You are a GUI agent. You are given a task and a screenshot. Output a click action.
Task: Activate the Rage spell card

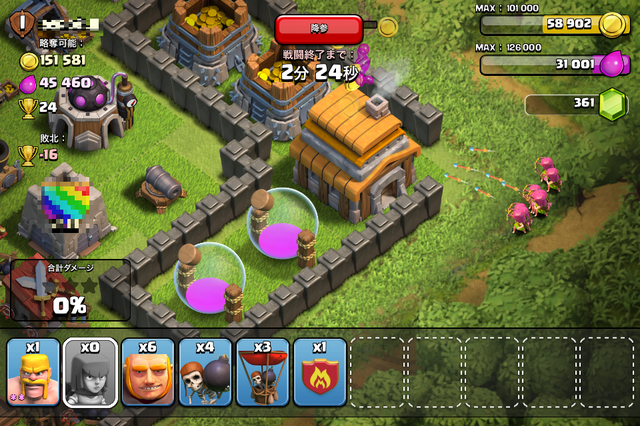[320, 372]
